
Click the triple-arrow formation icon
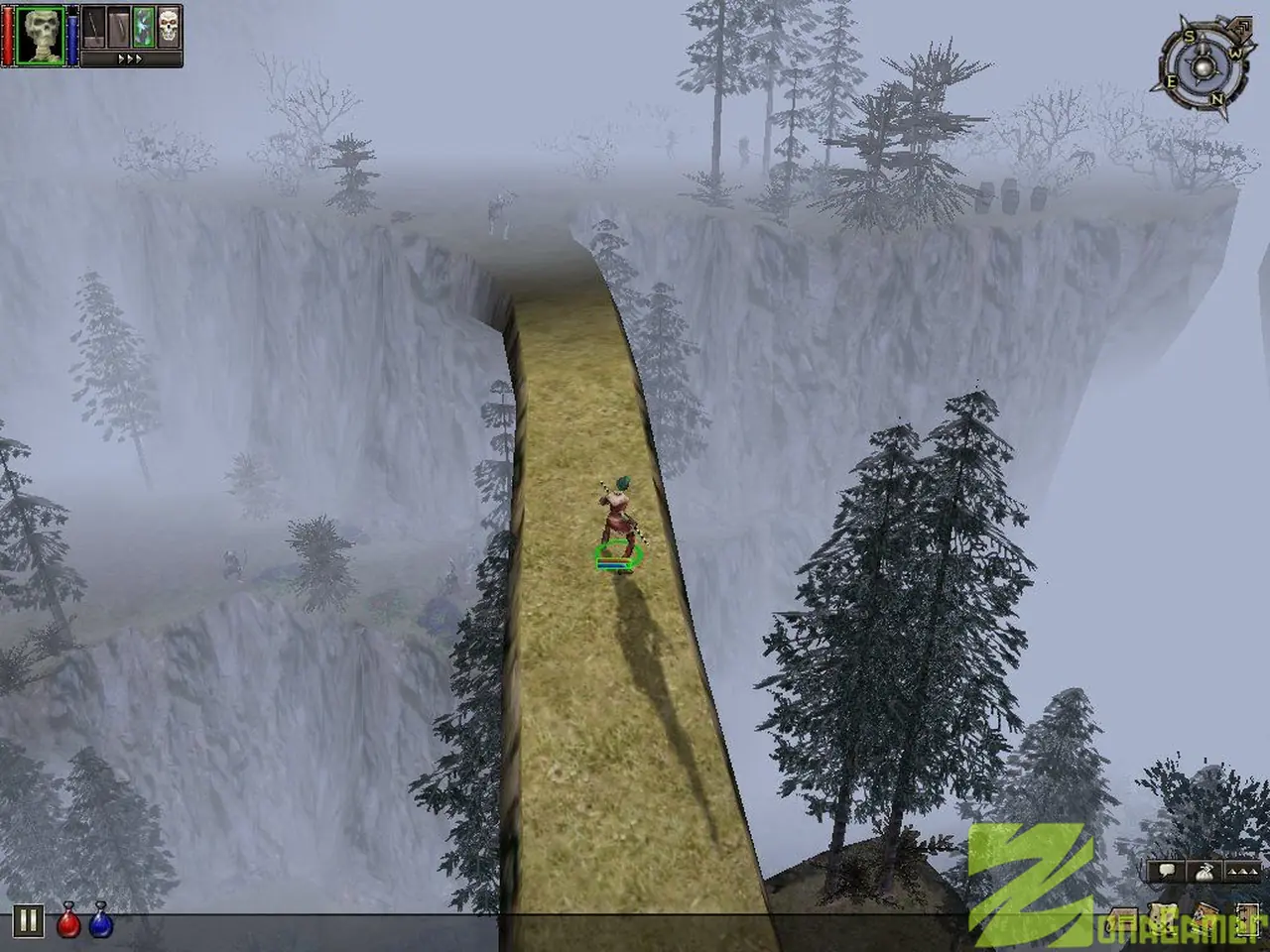click(1242, 873)
